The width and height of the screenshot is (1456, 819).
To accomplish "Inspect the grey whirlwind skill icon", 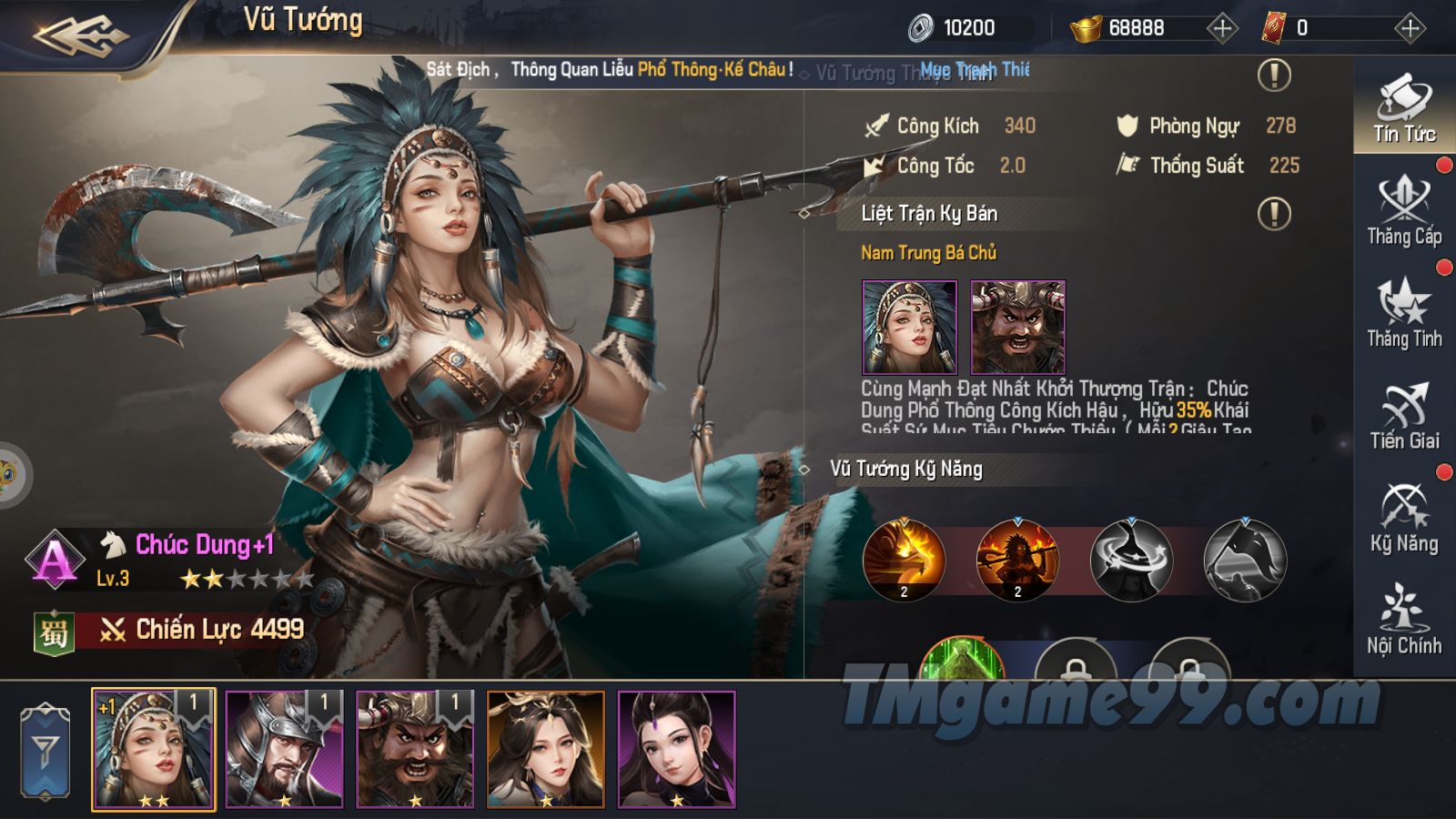I will point(1131,561).
